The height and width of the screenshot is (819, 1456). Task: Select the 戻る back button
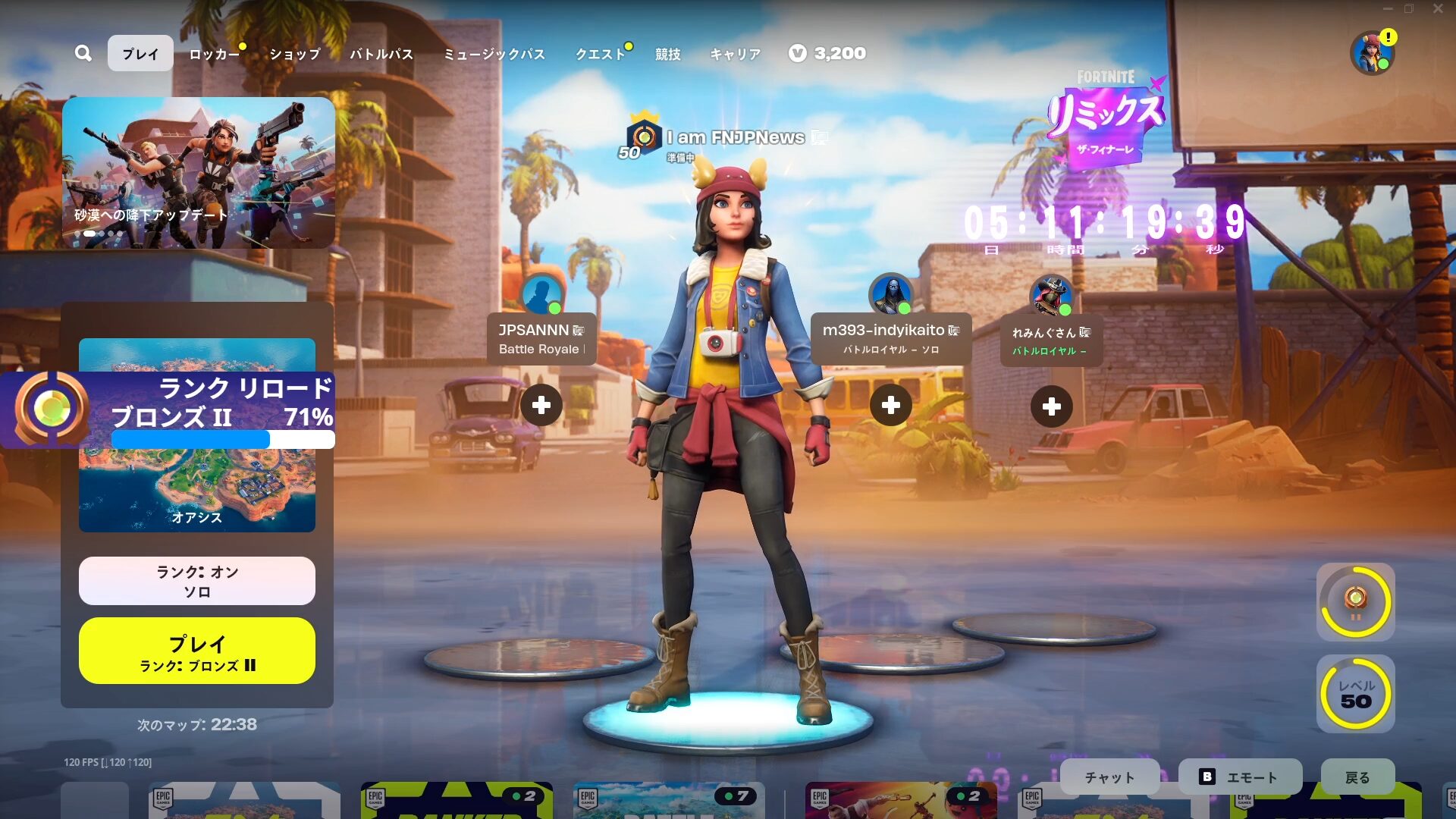(x=1357, y=777)
